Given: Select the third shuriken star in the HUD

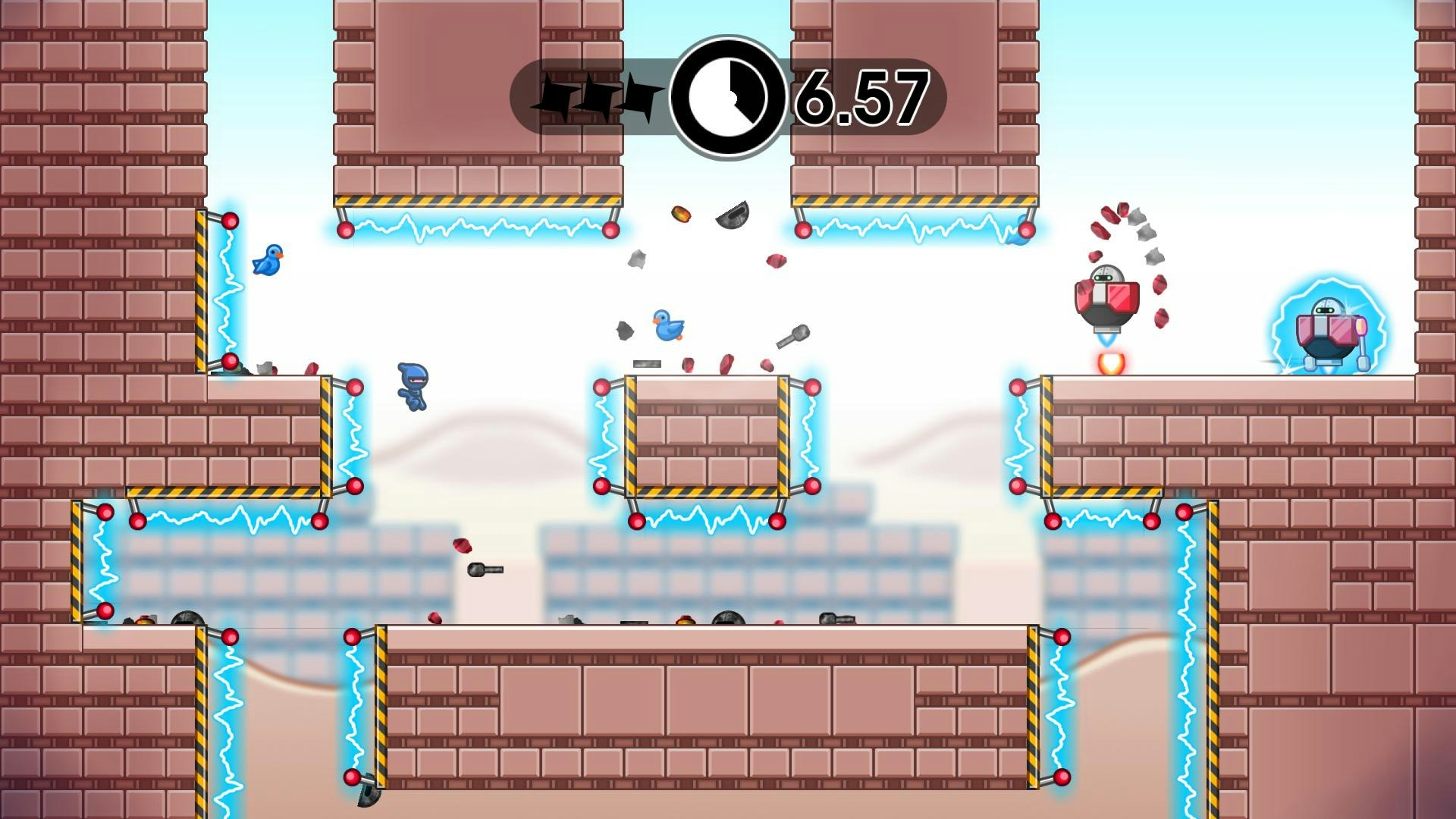Looking at the screenshot, I should coord(639,94).
